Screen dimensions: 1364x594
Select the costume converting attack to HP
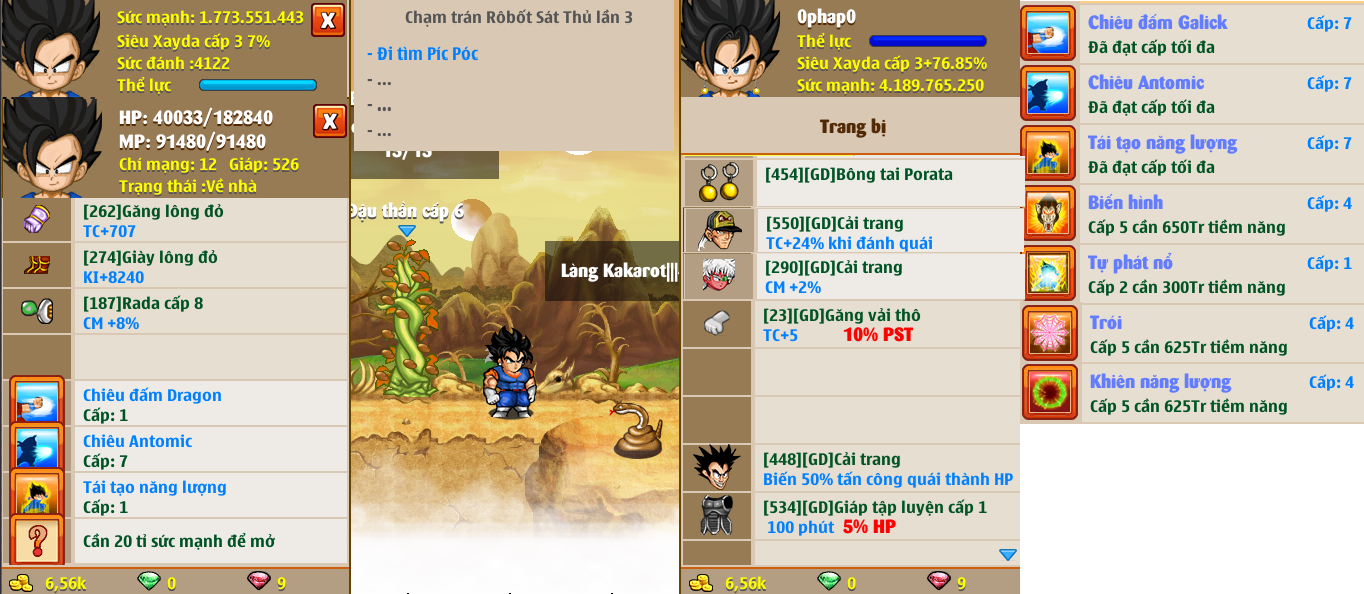(885, 468)
